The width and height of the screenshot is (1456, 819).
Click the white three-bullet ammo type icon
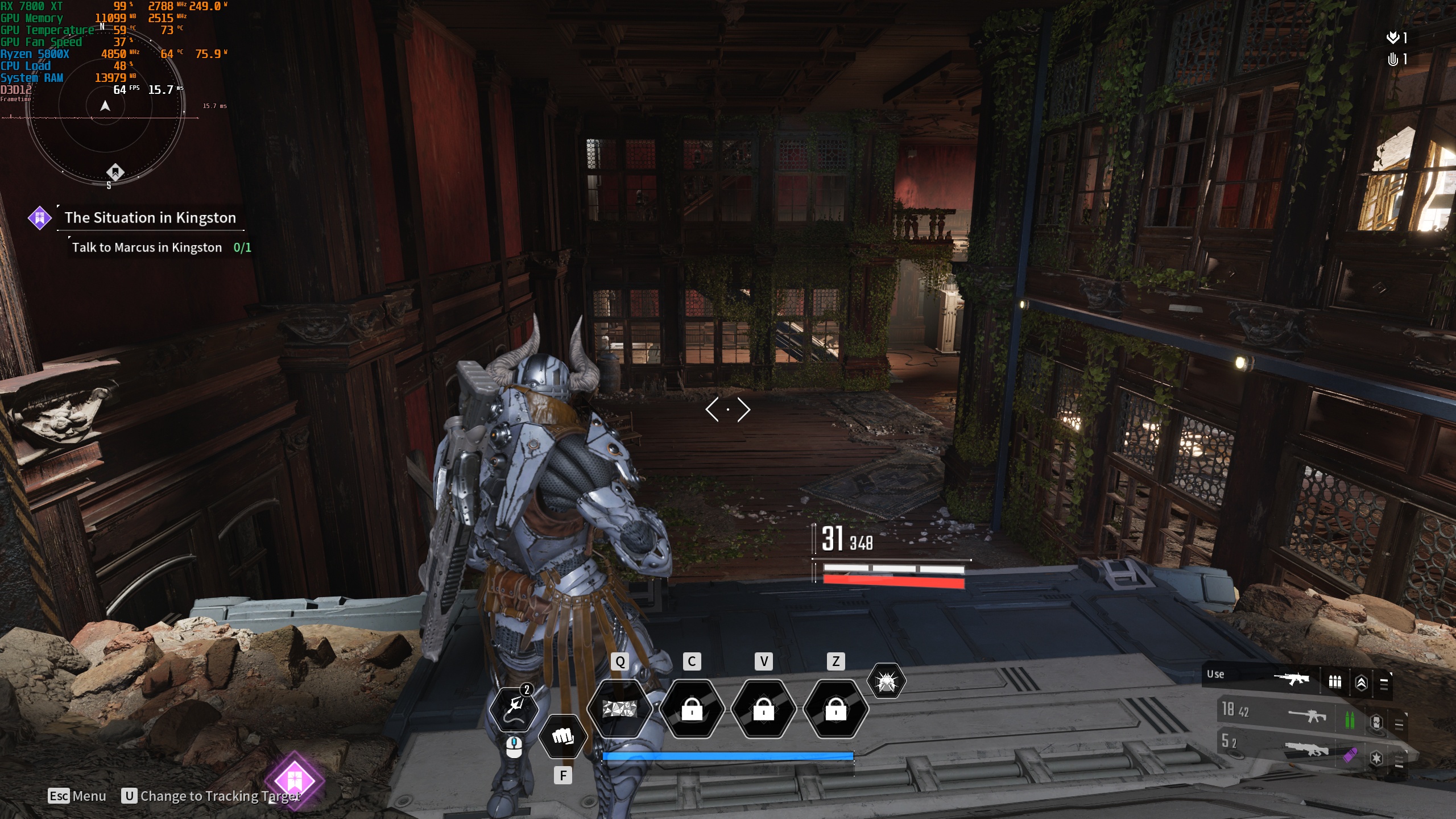(1335, 681)
